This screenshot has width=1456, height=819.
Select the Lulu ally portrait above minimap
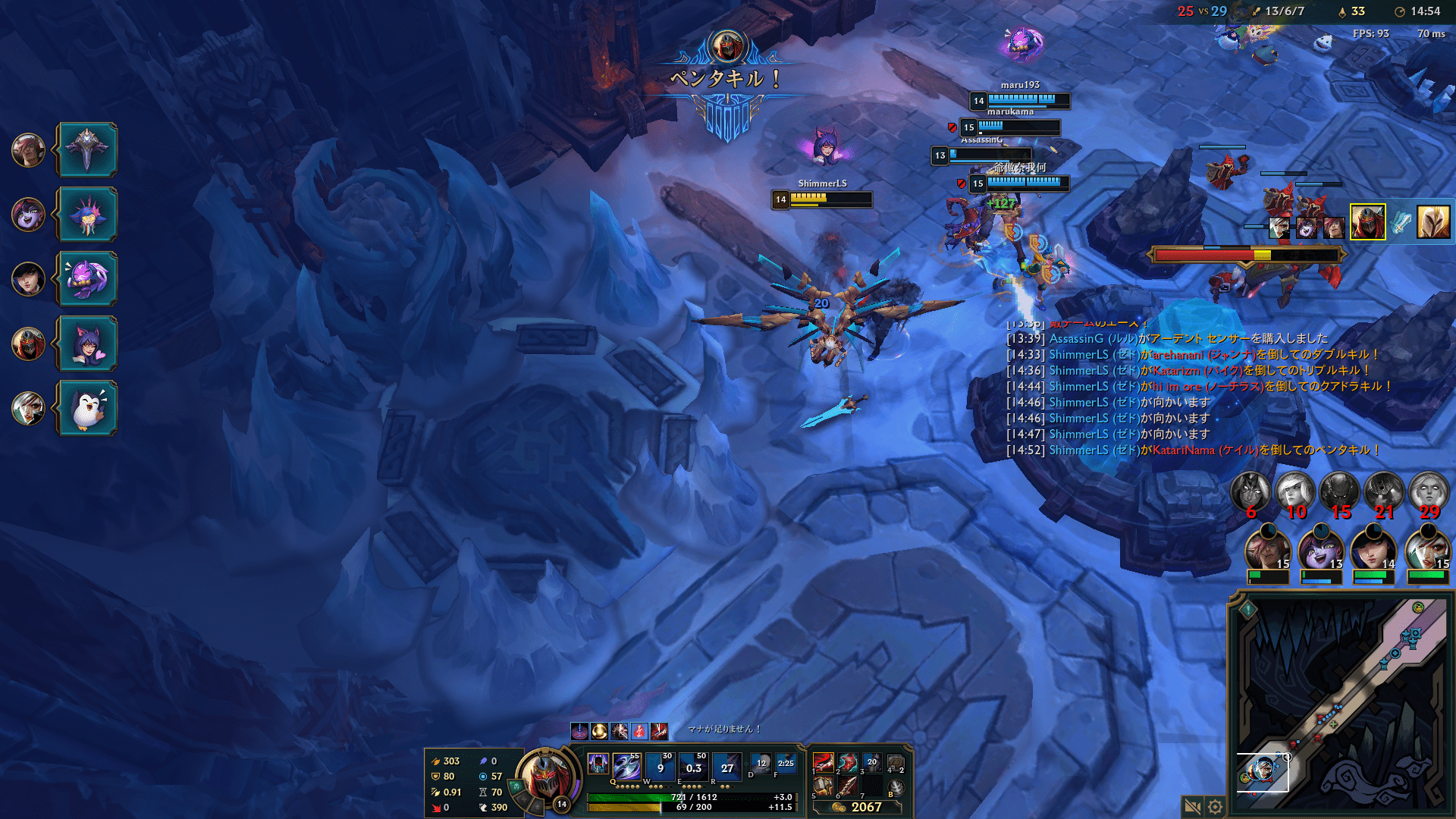click(1319, 551)
